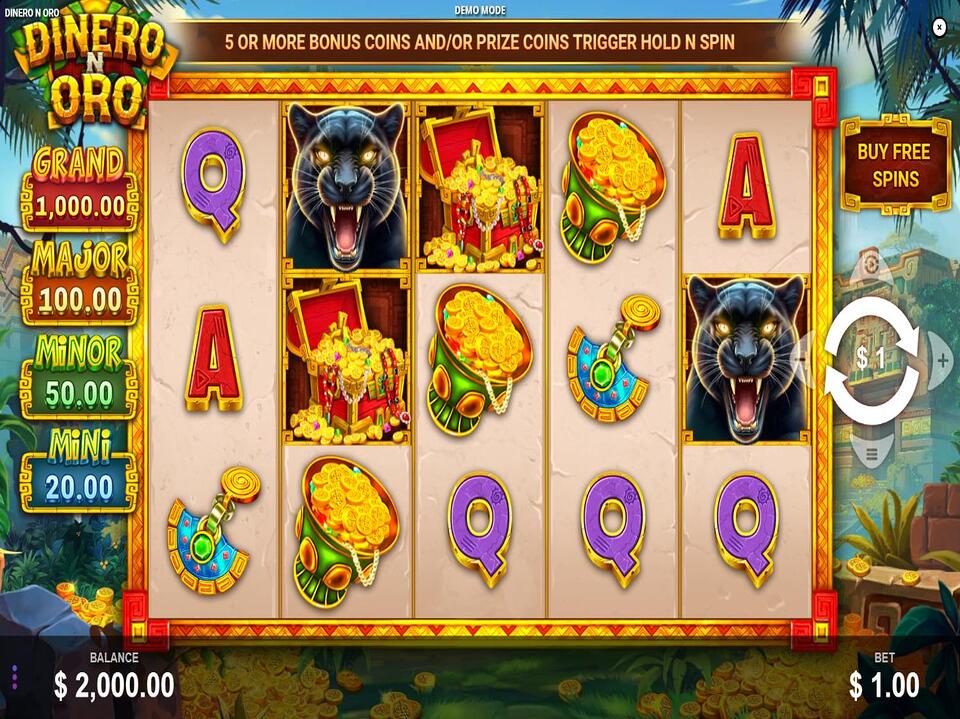Viewport: 960px width, 719px height.
Task: Open the purple three-dot options menu
Action: (14, 677)
